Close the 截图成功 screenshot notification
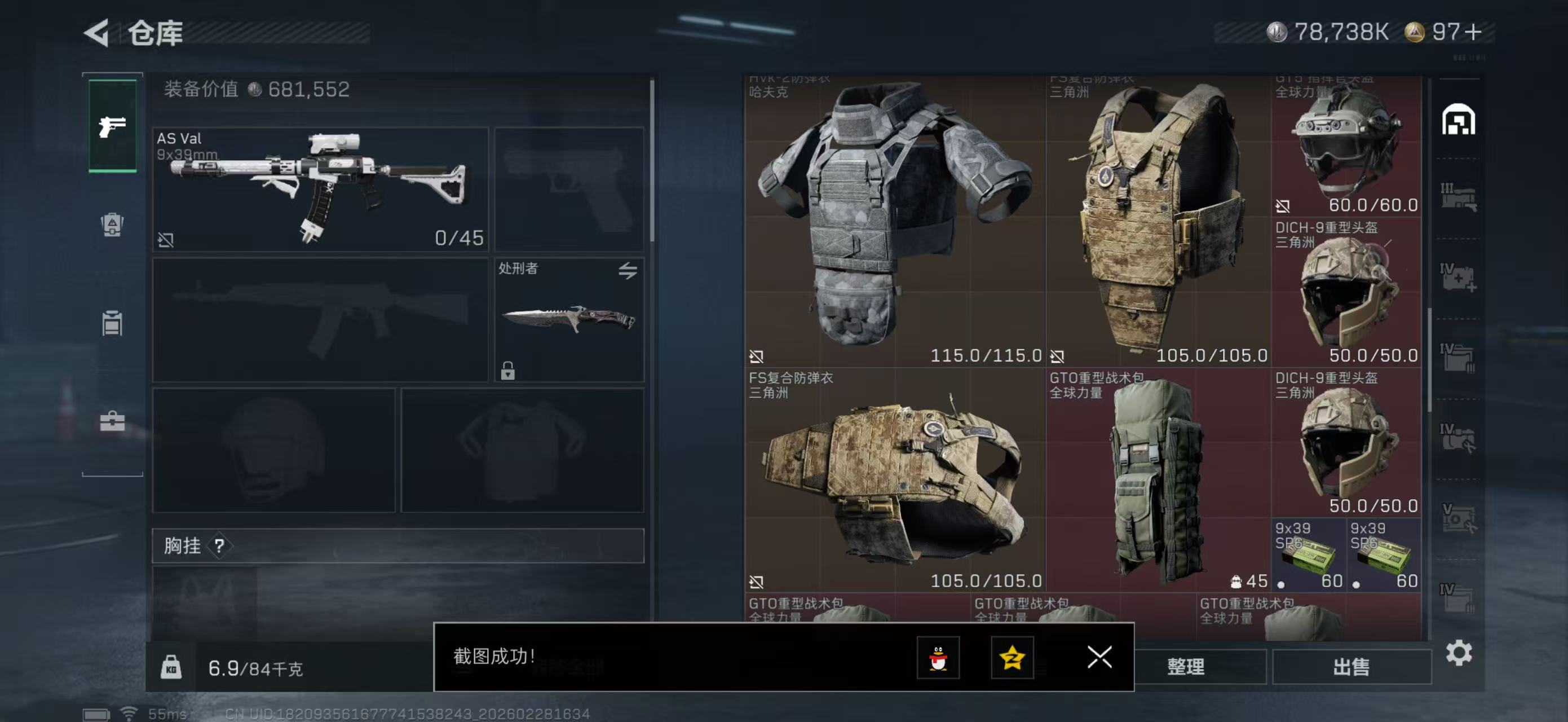 1099,657
